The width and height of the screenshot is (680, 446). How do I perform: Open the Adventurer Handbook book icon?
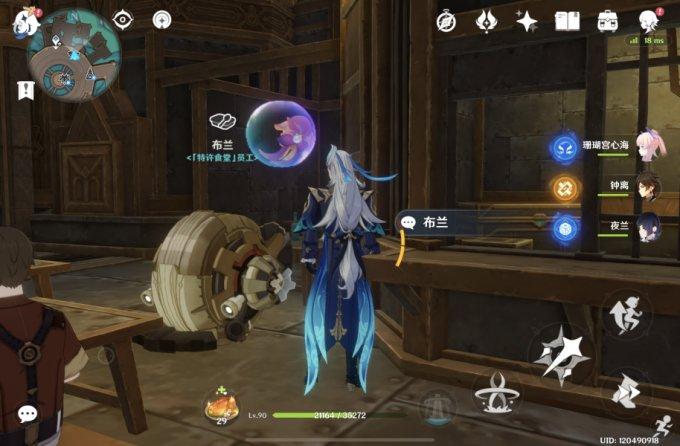click(x=568, y=20)
